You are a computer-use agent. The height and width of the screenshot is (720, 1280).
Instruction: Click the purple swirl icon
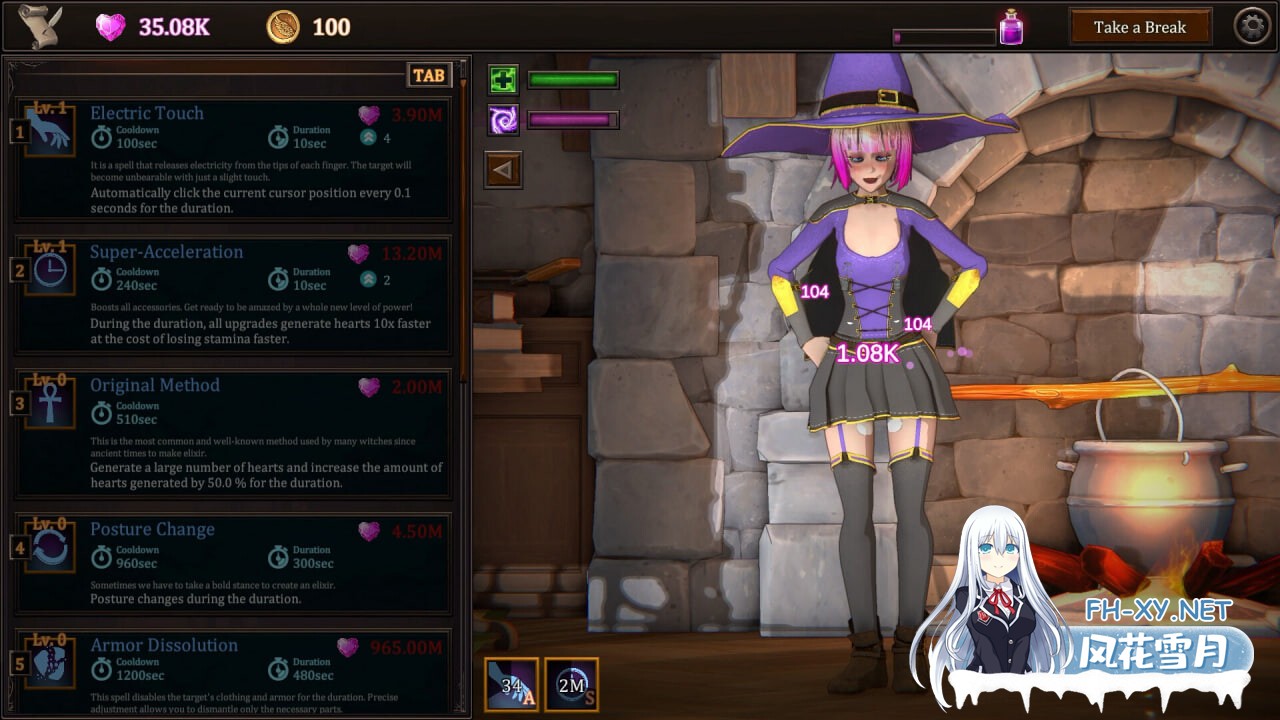point(503,121)
